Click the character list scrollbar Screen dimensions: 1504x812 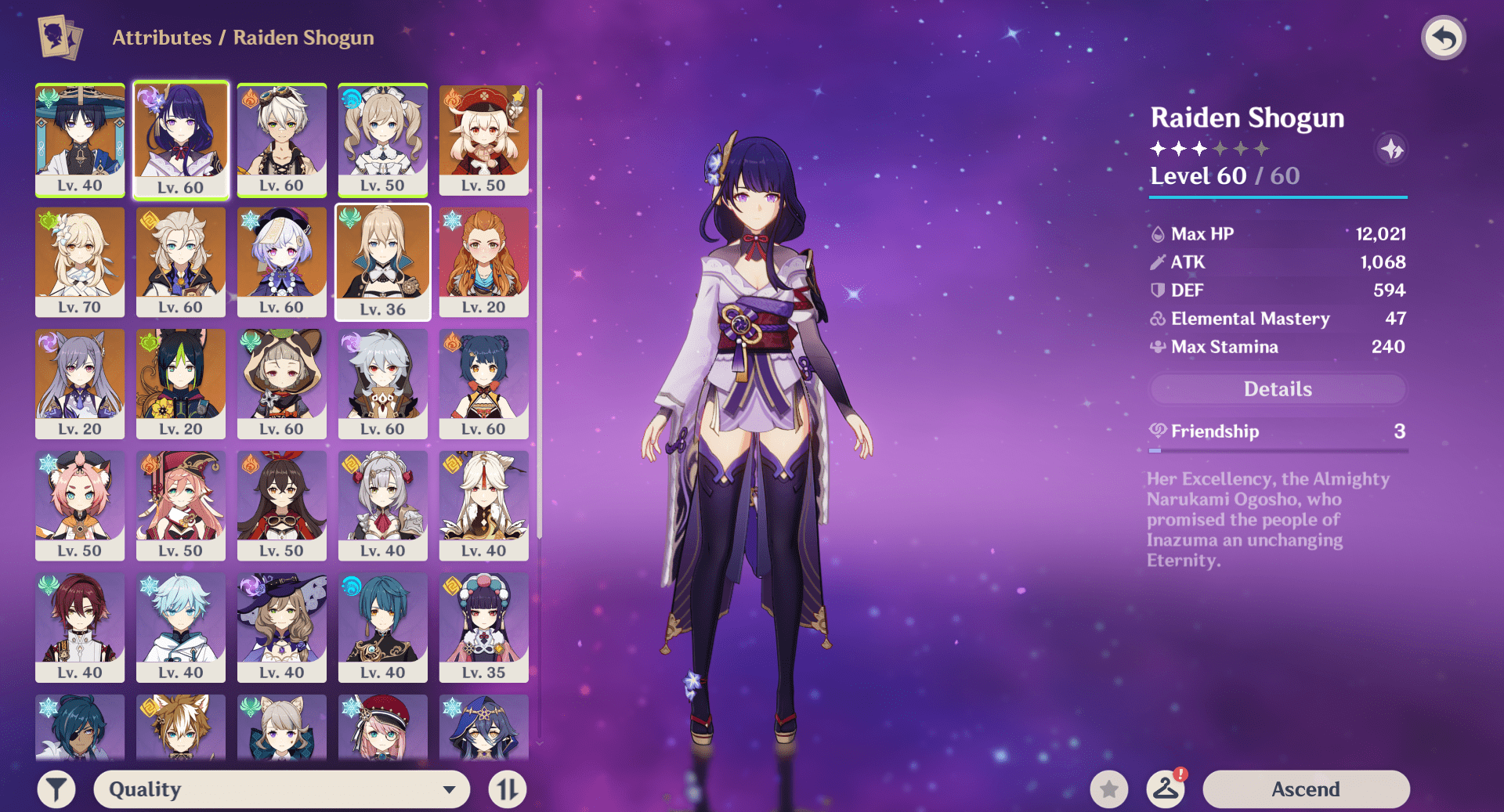(x=540, y=313)
